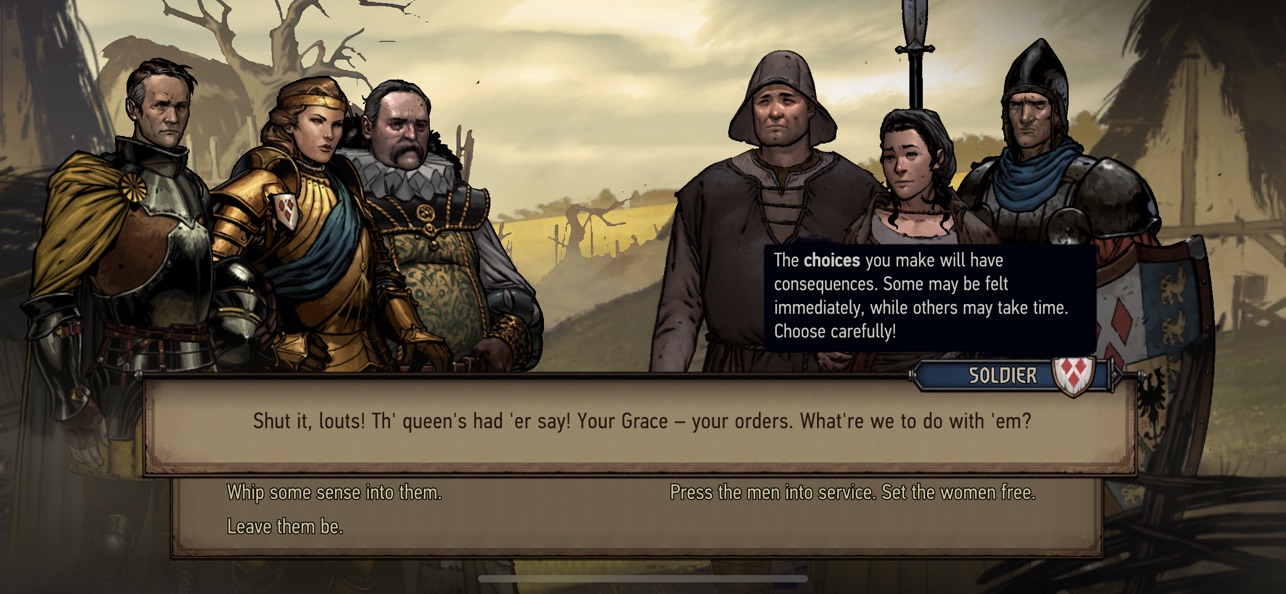Choose "Whip some sense into them."

click(334, 493)
